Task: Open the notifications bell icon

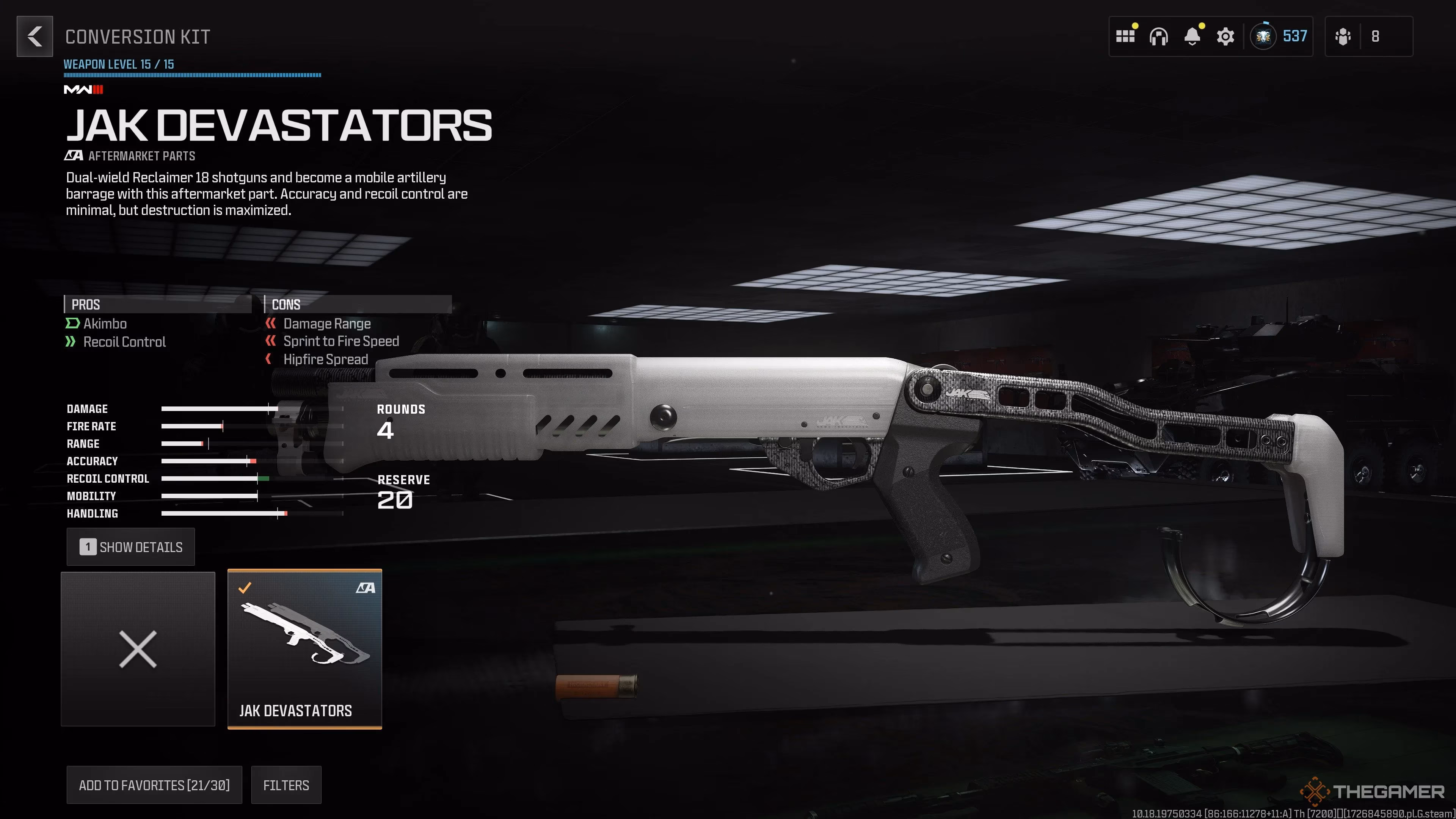Action: pos(1192,36)
